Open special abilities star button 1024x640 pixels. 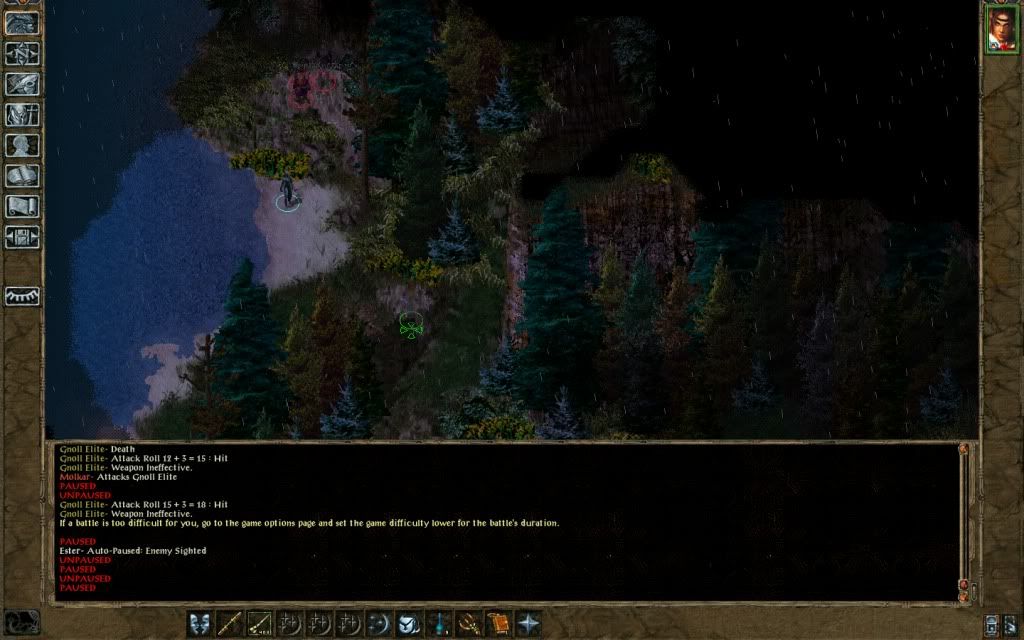[527, 622]
